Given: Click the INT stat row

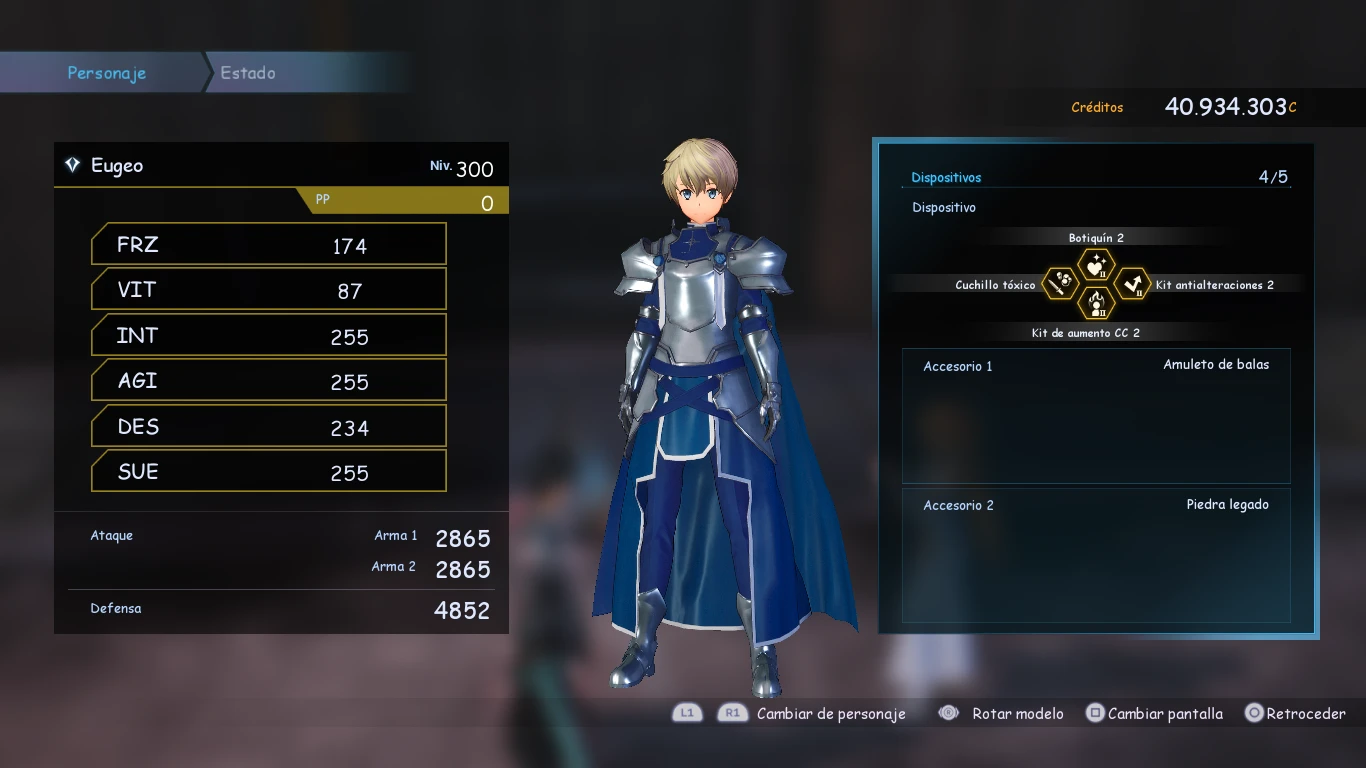Looking at the screenshot, I should pos(268,336).
